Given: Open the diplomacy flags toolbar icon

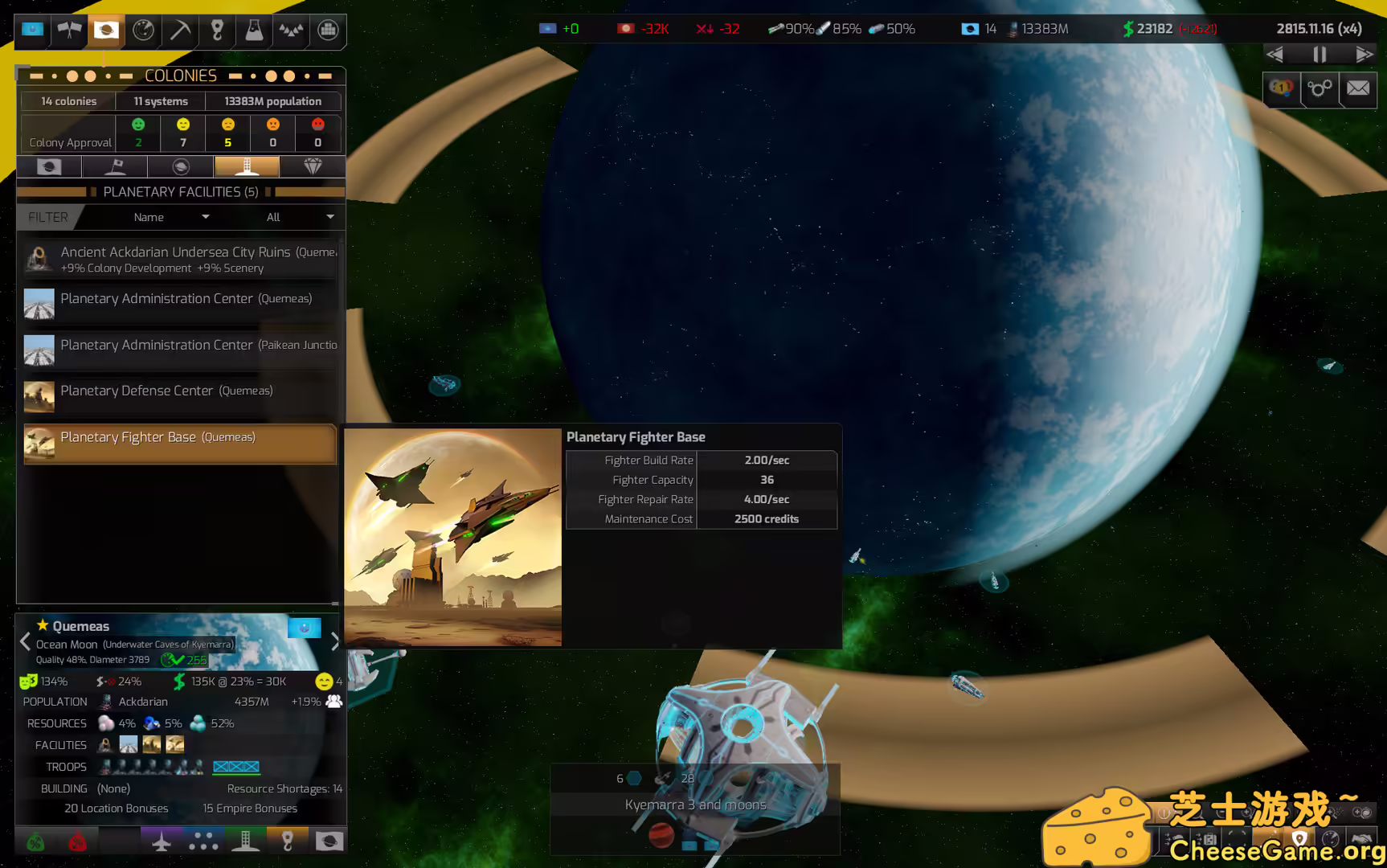Looking at the screenshot, I should tap(69, 31).
